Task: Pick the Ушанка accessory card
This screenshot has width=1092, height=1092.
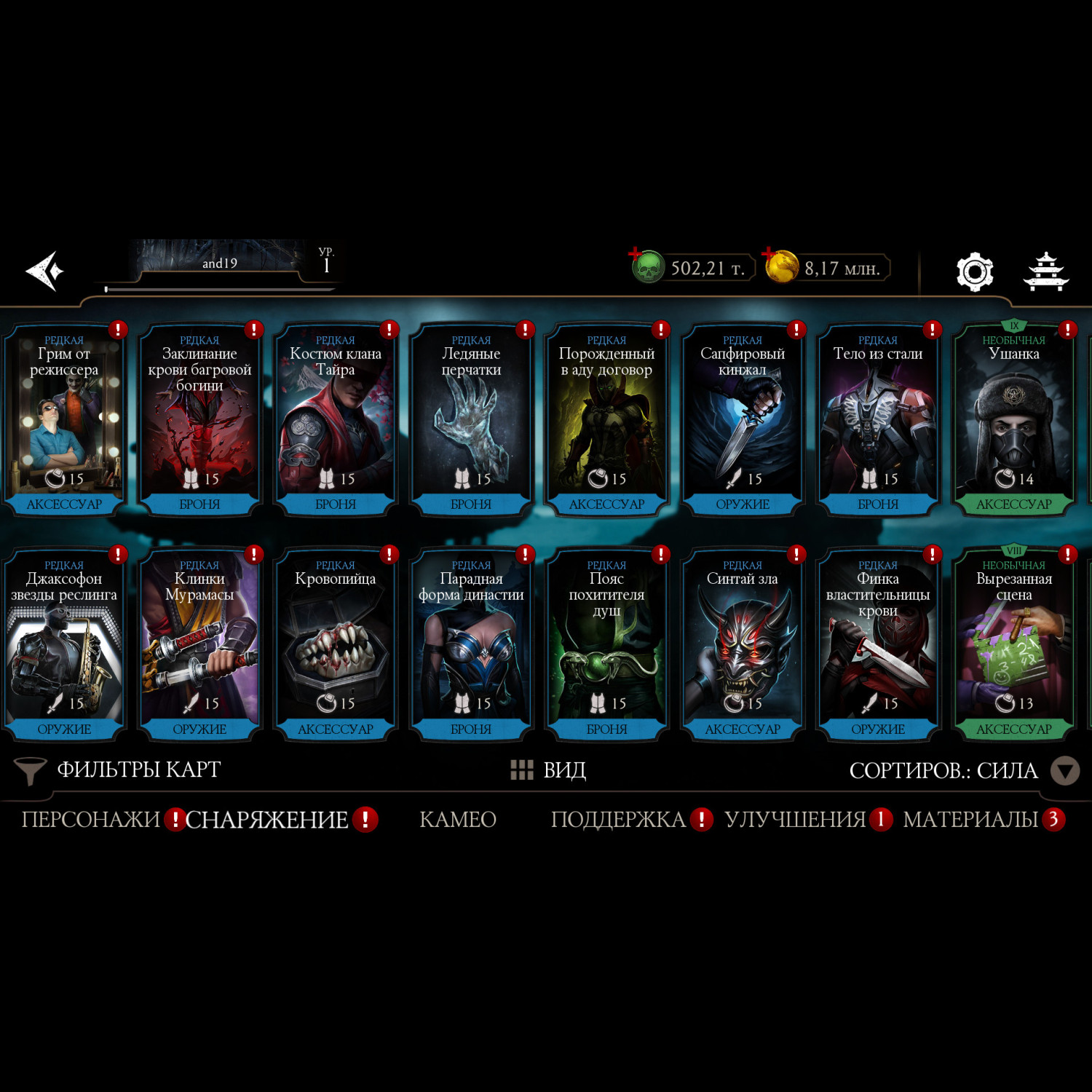Action: click(x=1013, y=420)
